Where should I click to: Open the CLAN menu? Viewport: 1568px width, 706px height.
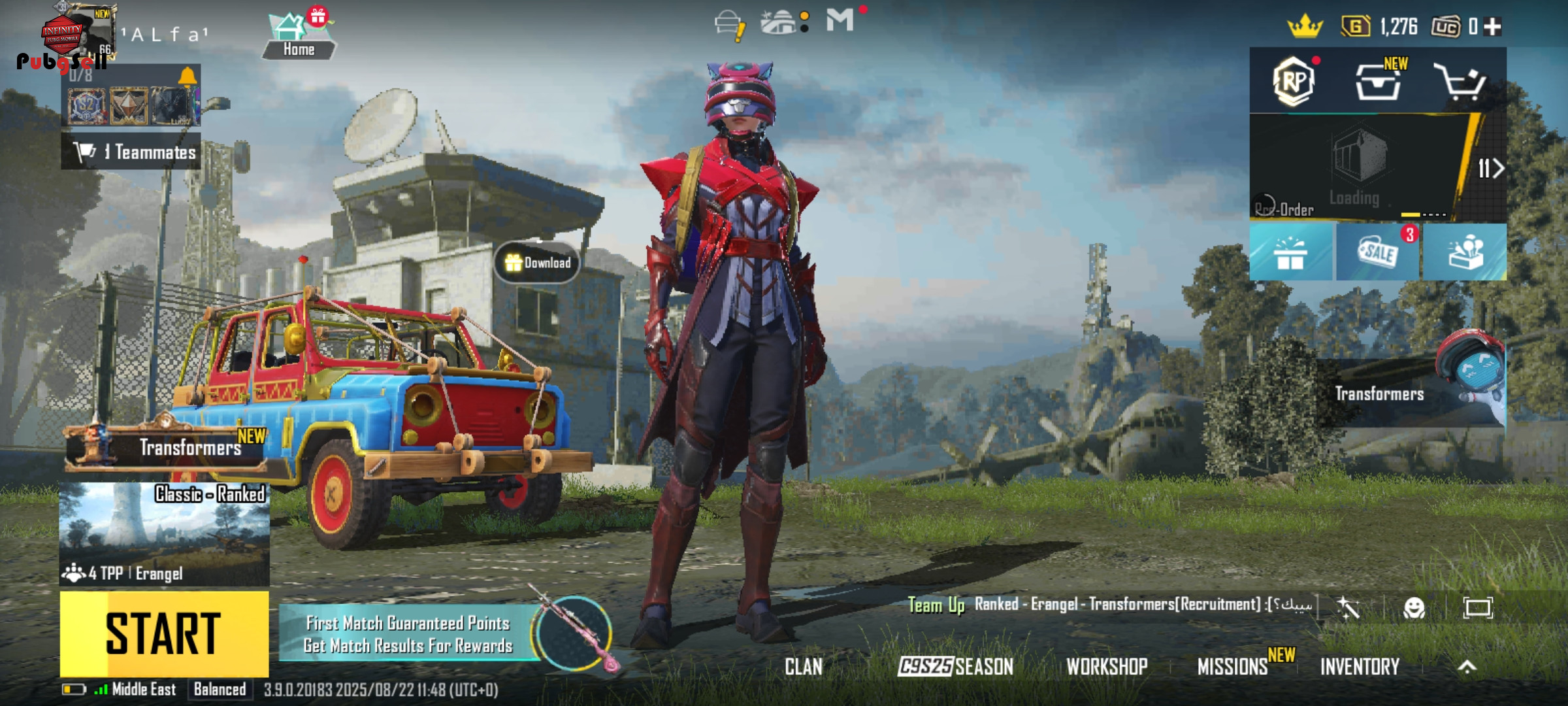pyautogui.click(x=803, y=667)
